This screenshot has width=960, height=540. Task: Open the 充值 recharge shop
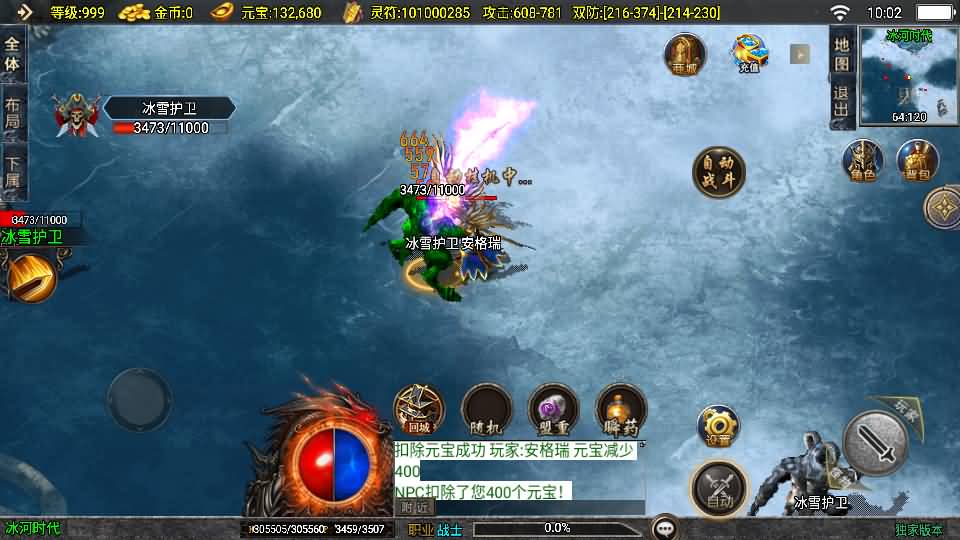click(749, 54)
